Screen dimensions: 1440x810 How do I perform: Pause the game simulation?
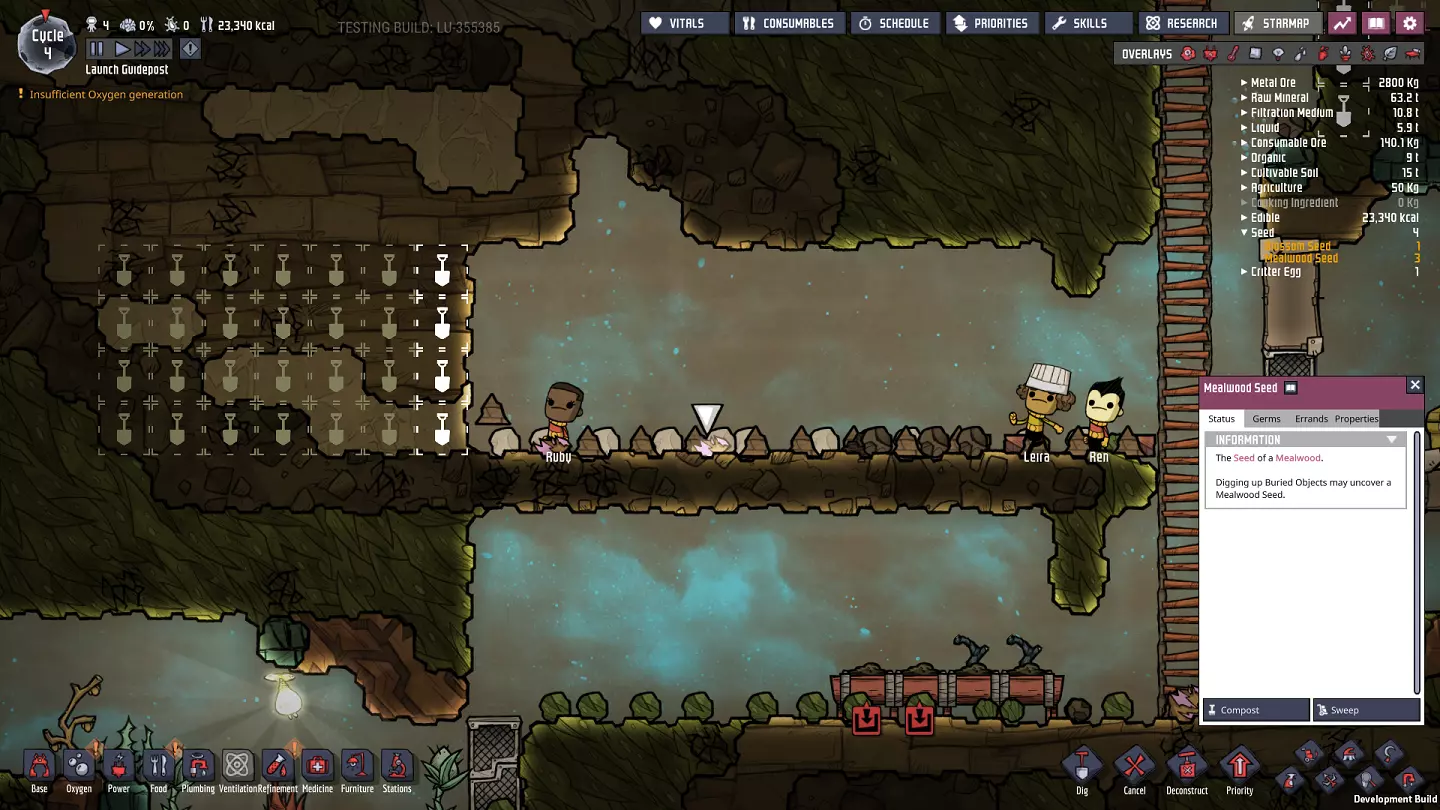tap(96, 48)
